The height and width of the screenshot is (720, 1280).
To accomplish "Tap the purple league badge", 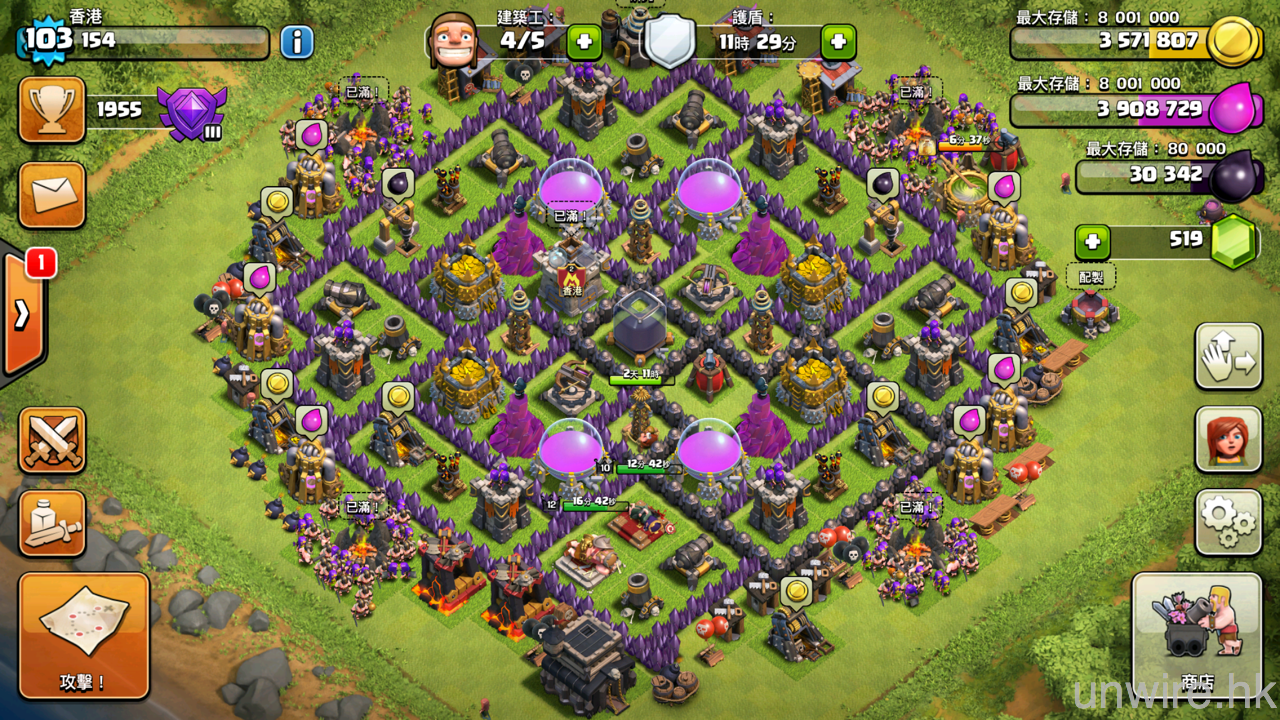I will [x=192, y=111].
